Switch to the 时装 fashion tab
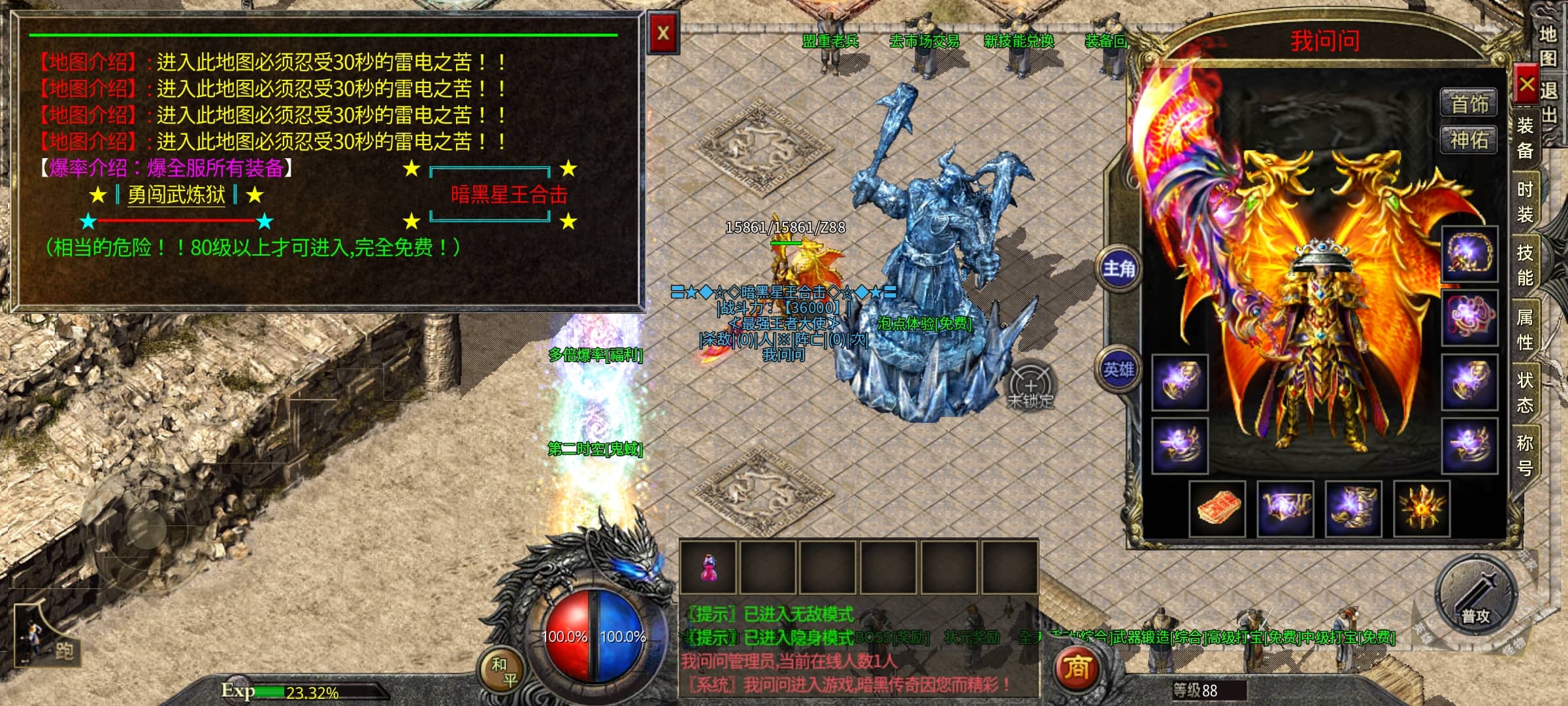 tap(1525, 201)
